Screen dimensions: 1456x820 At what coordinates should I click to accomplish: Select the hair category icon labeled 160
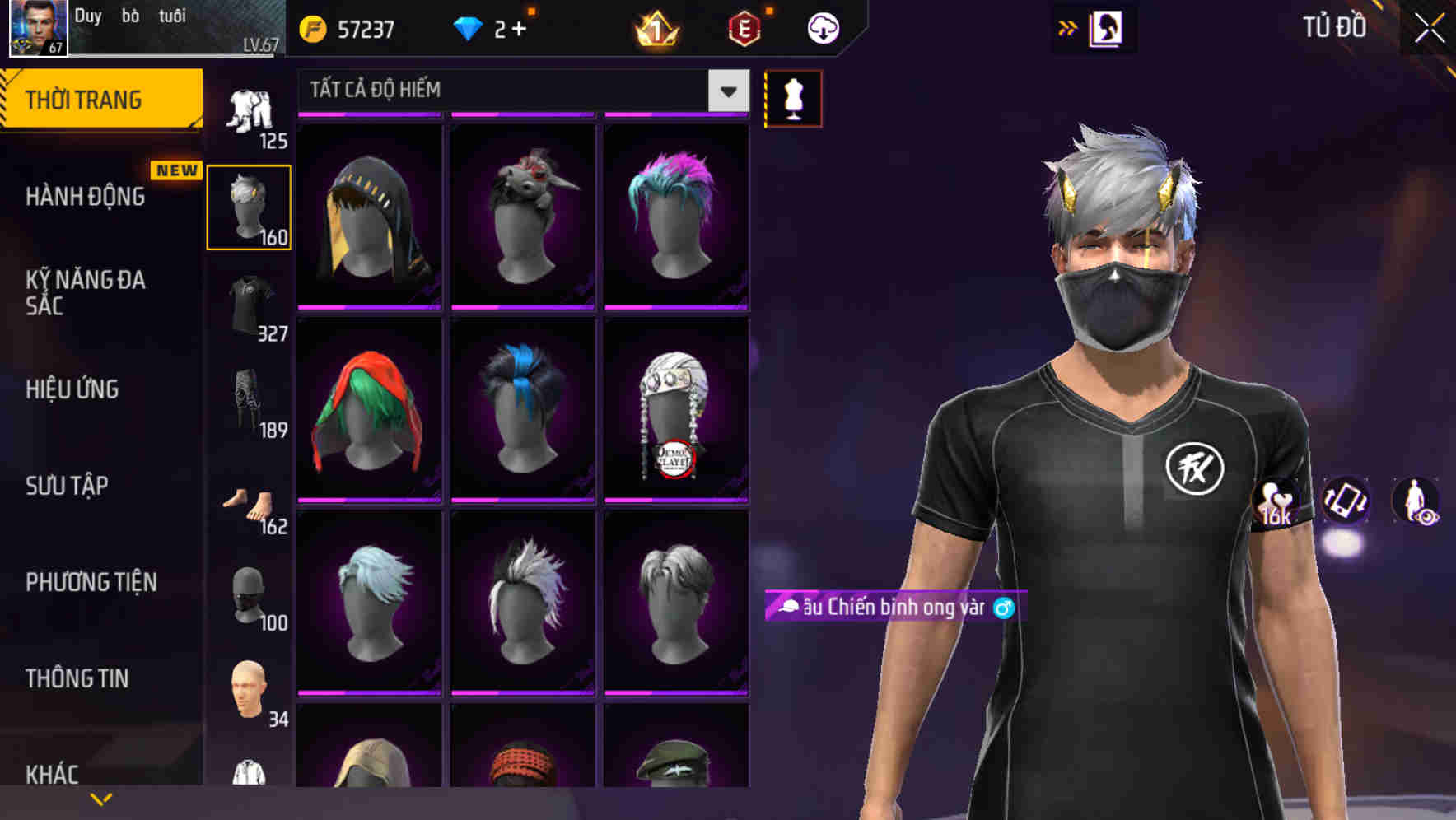pyautogui.click(x=249, y=204)
